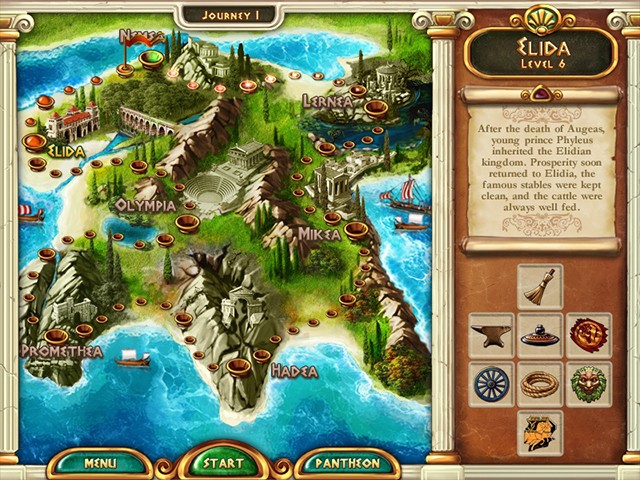The width and height of the screenshot is (640, 480).
Task: Click the green lion head icon
Action: pyautogui.click(x=589, y=384)
